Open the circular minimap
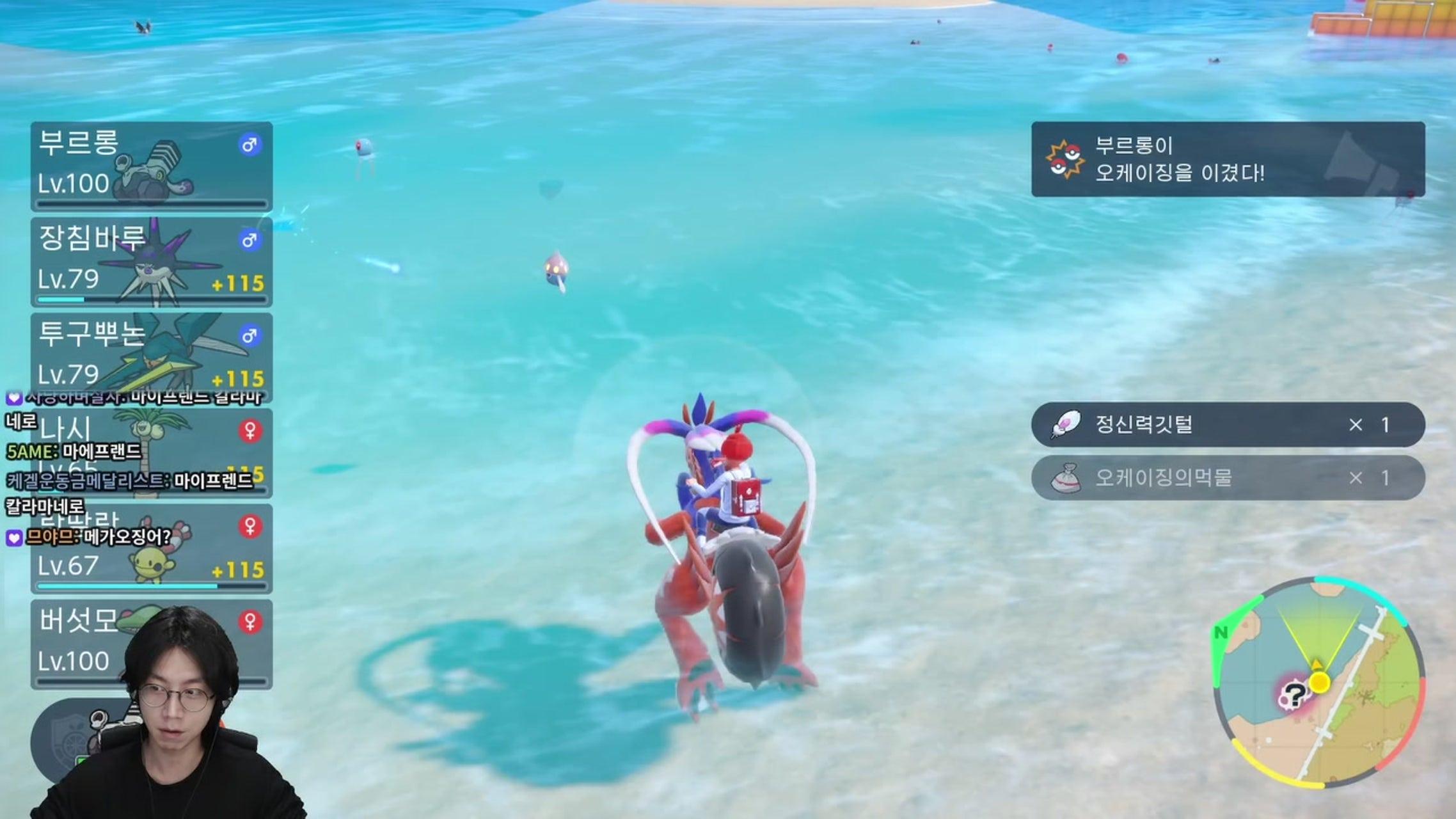The height and width of the screenshot is (819, 1456). (x=1318, y=682)
